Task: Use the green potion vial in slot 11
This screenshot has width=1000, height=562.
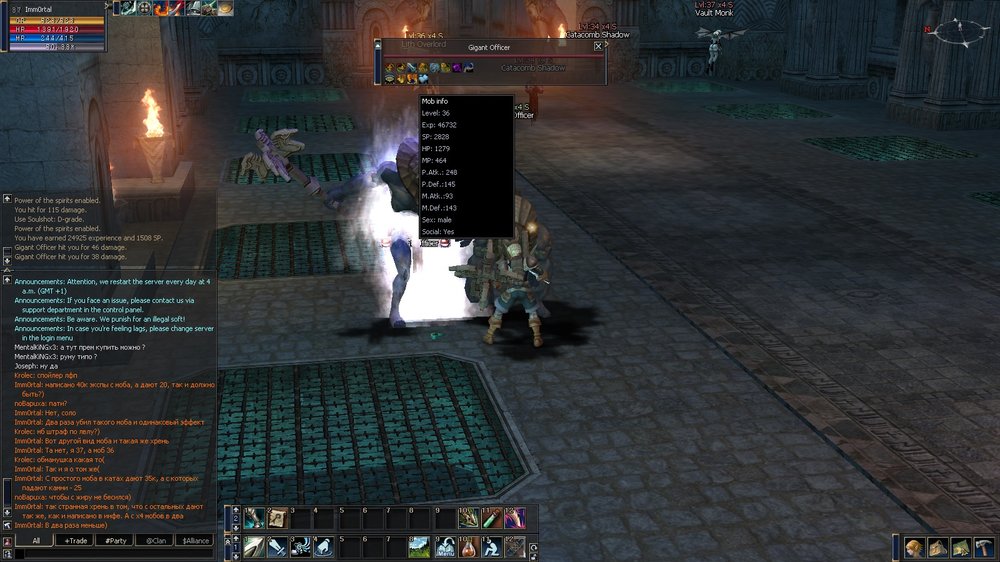Action: pyautogui.click(x=491, y=518)
